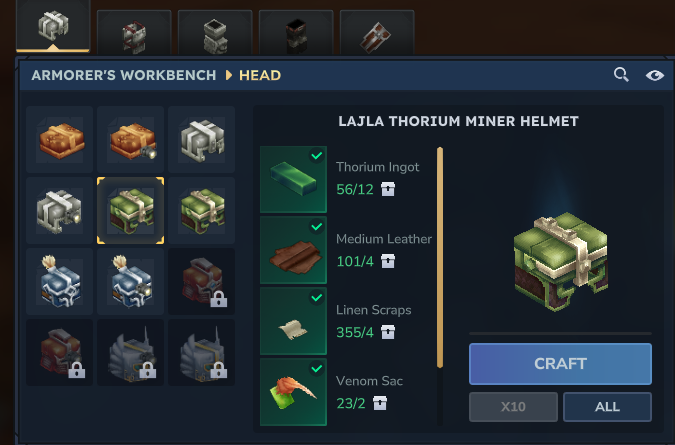
Task: Choose the blue plumed helmet with headlamp
Action: click(x=131, y=282)
